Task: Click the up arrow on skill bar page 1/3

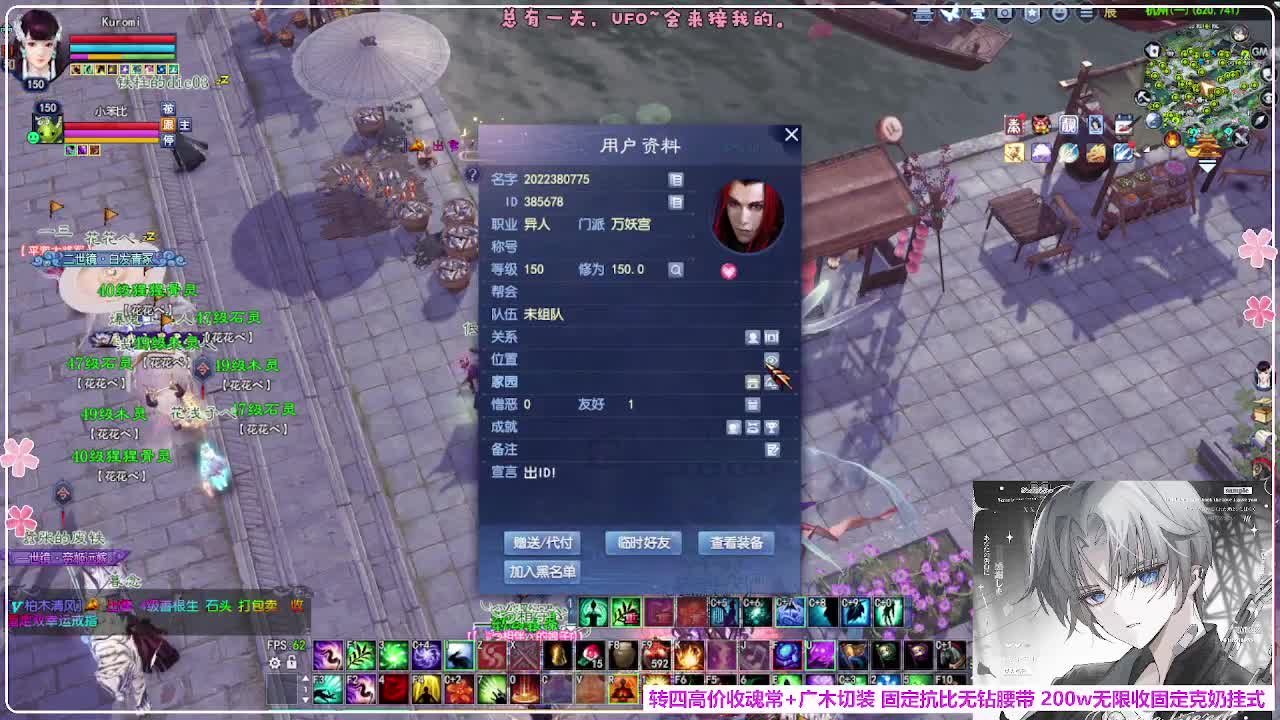Action: pyautogui.click(x=306, y=678)
